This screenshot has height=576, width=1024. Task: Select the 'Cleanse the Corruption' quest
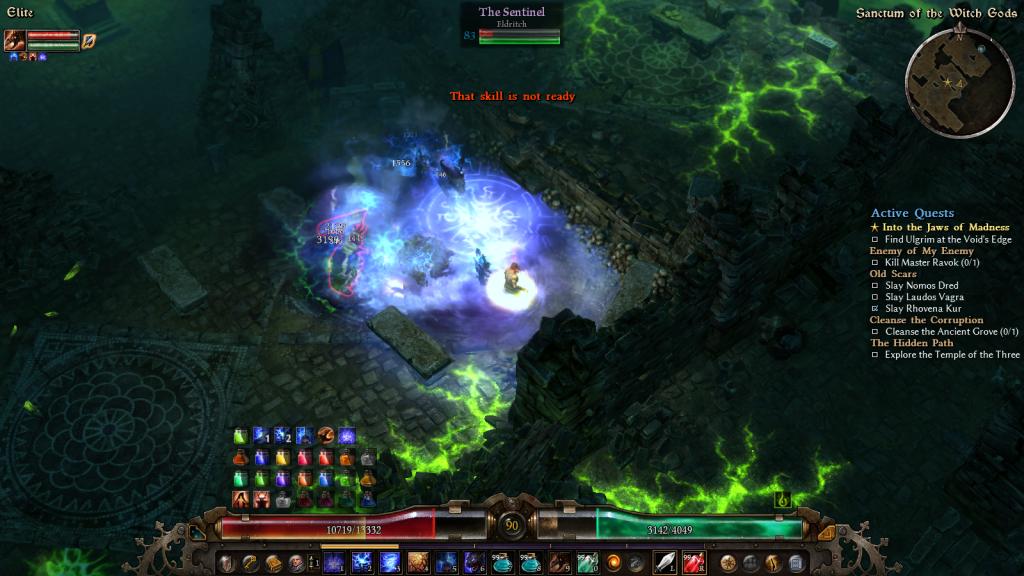tap(926, 320)
